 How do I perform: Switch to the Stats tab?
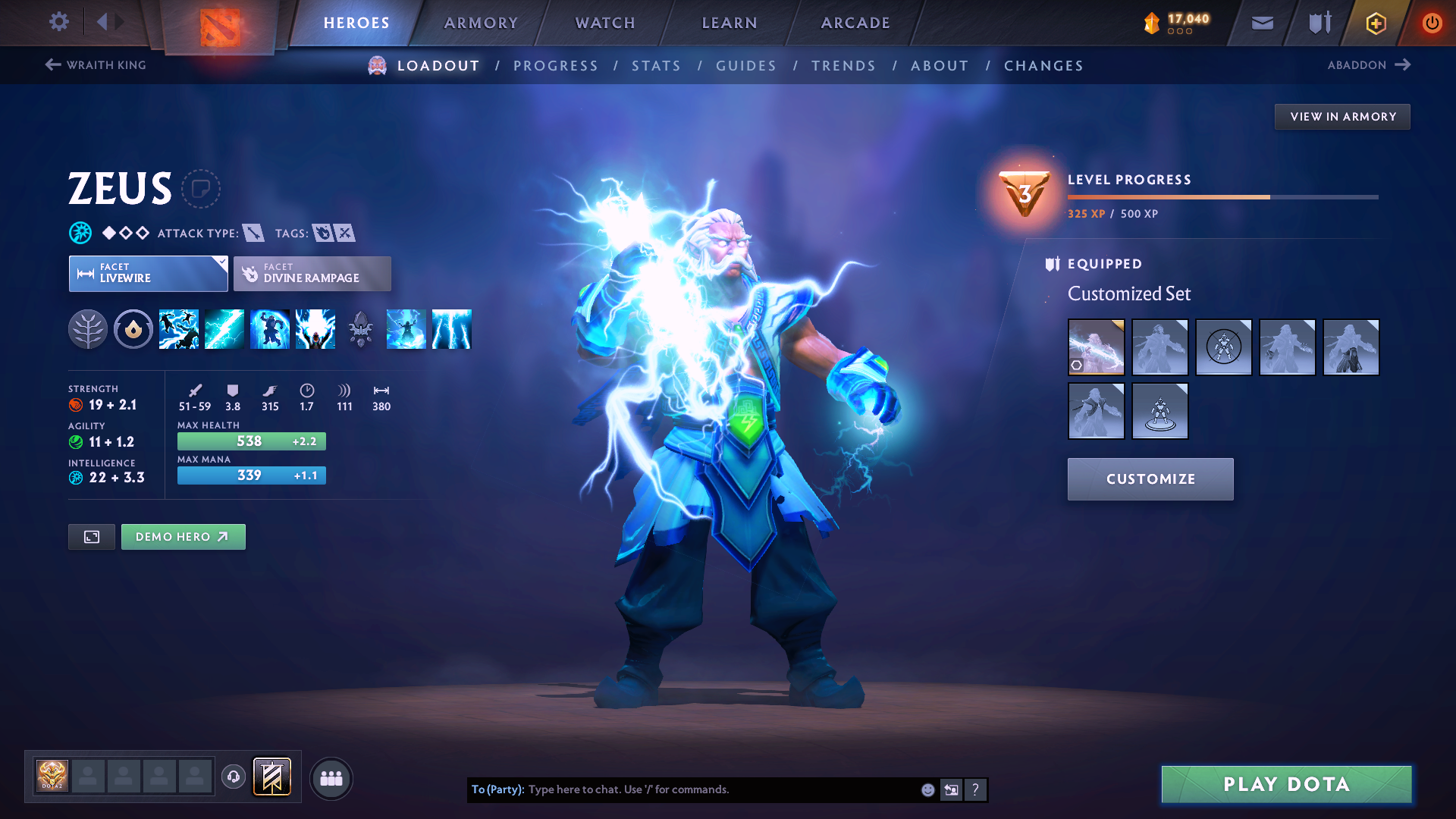tap(657, 65)
